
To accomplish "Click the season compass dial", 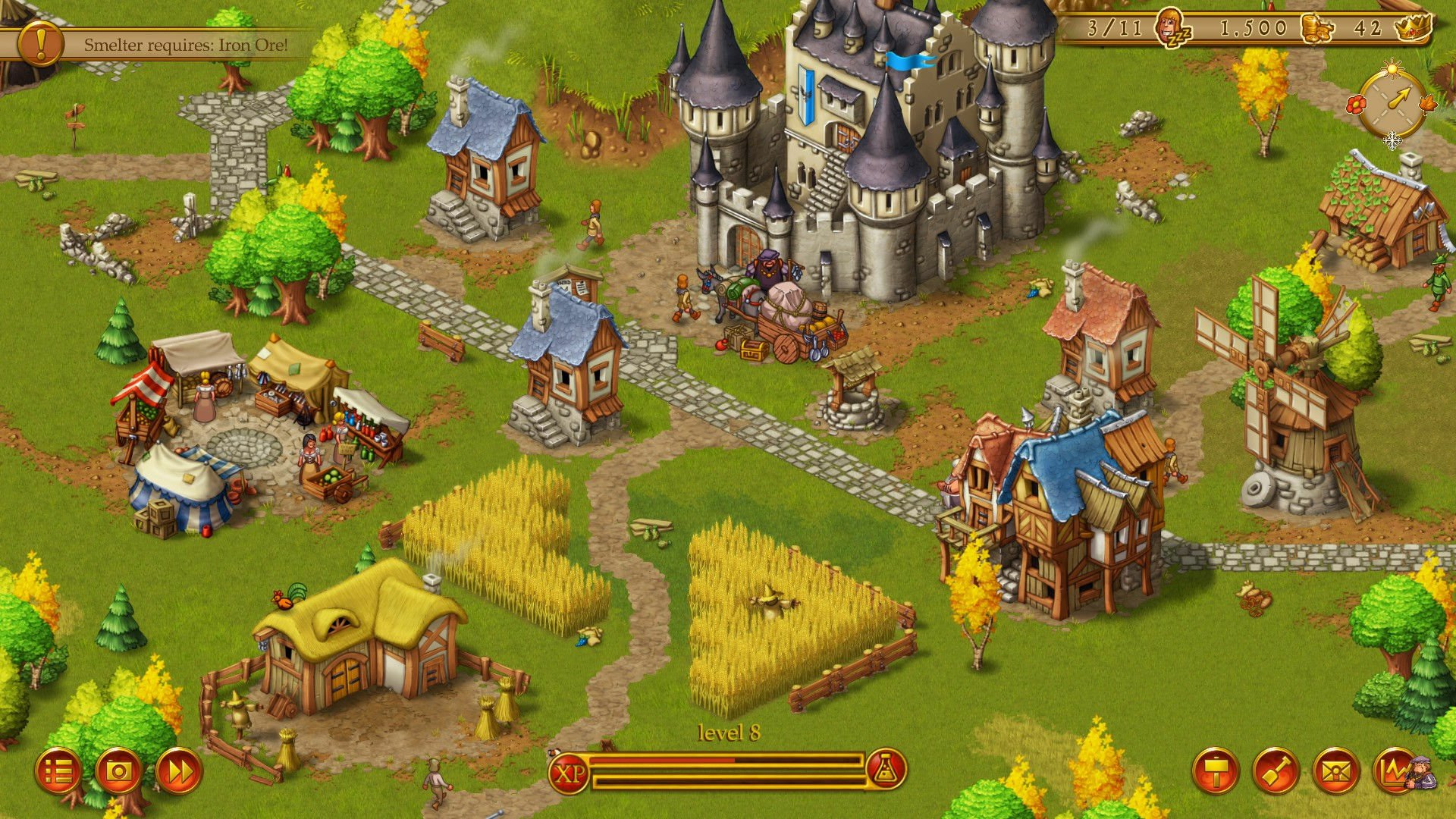I will click(x=1392, y=105).
